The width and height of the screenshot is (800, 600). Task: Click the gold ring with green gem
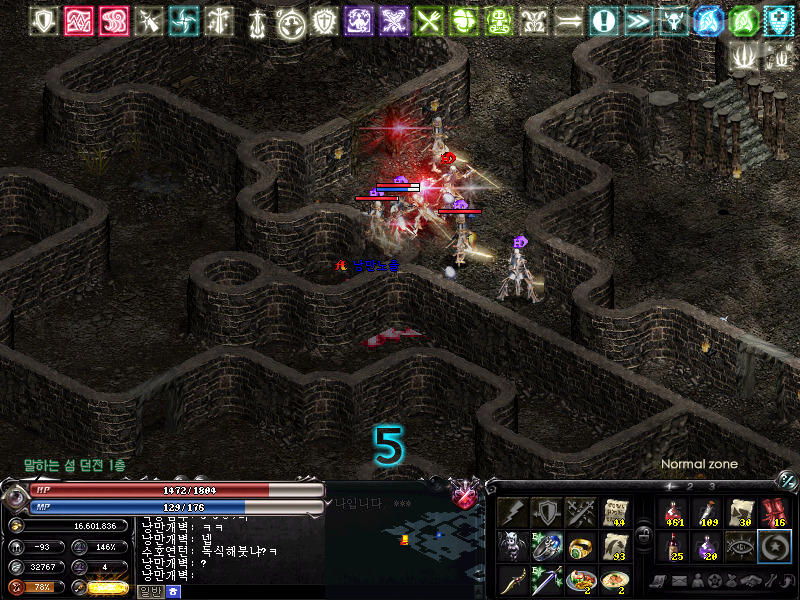(581, 547)
